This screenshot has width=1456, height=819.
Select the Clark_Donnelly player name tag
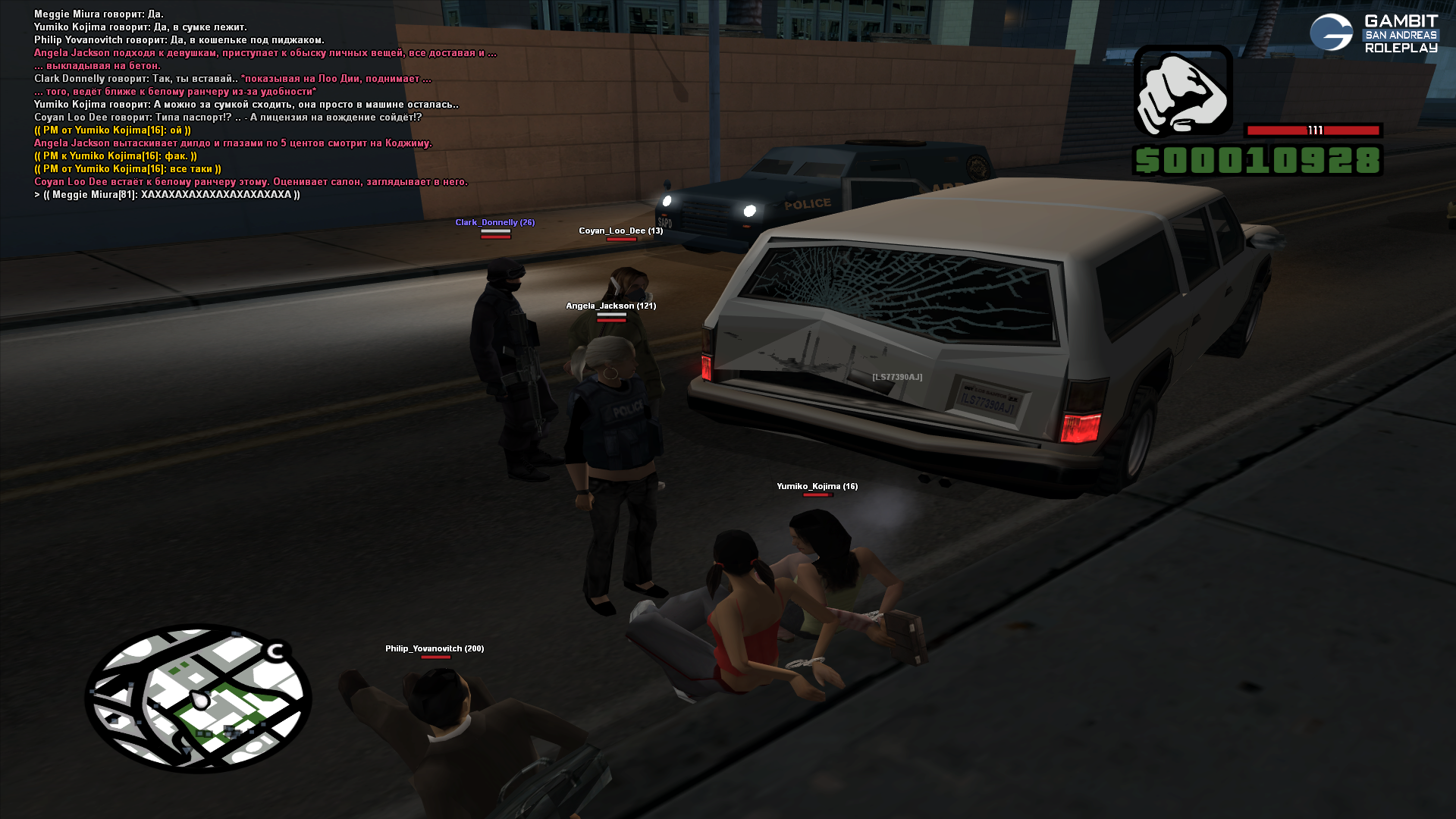click(494, 222)
